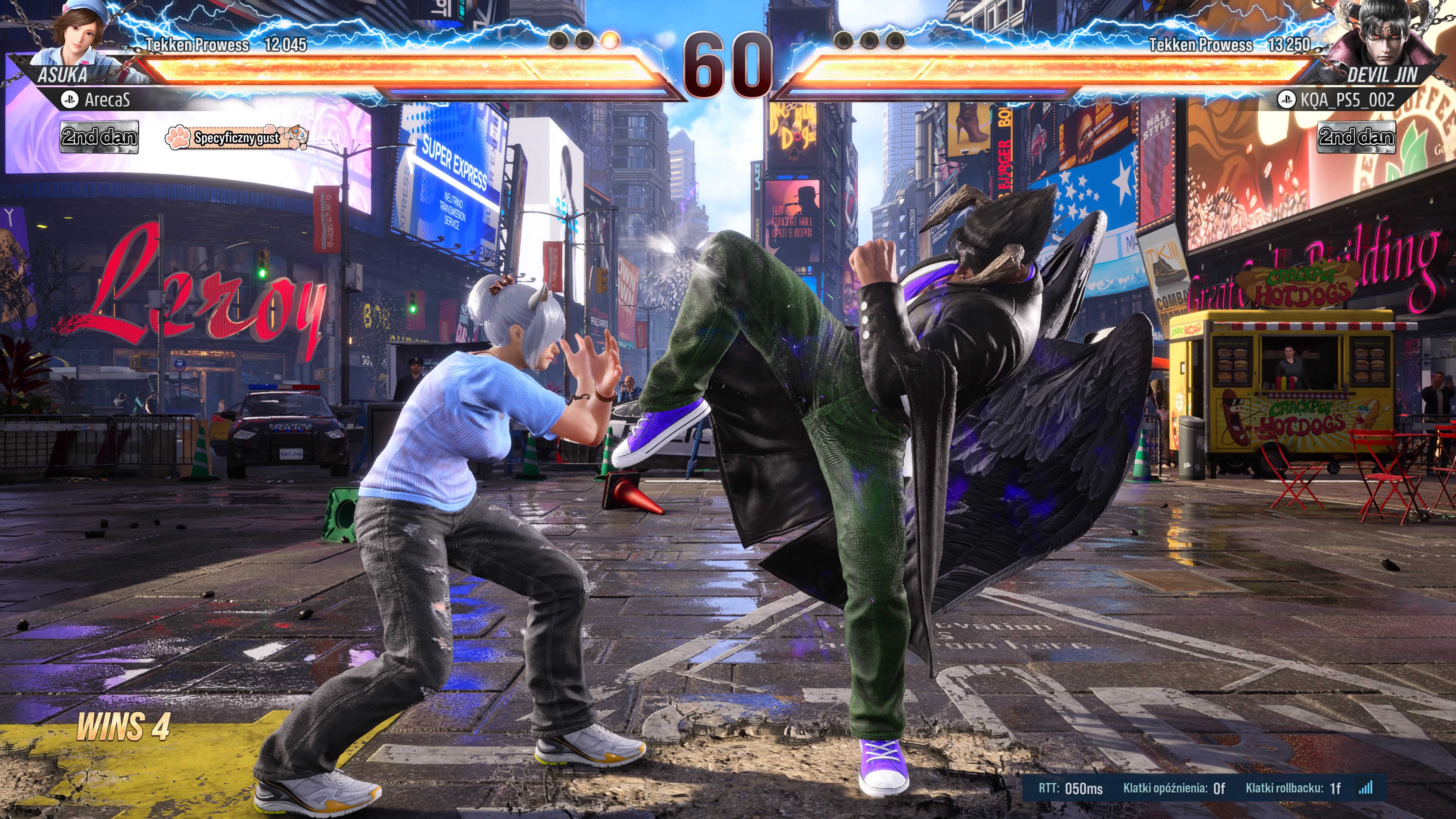
Task: Click the Specyficzny gust title plate
Action: click(x=236, y=137)
